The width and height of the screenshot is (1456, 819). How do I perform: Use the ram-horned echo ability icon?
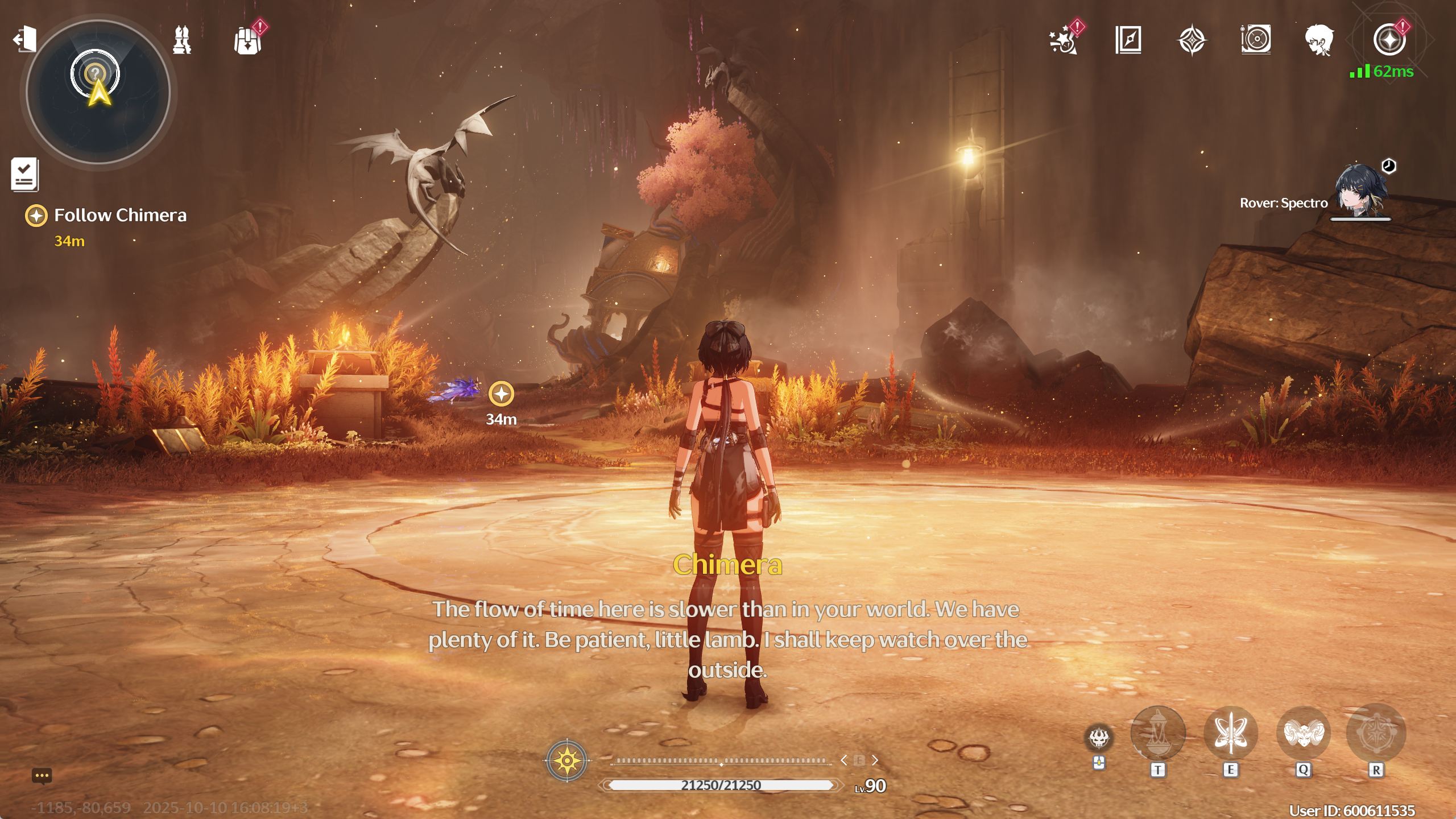pos(1304,733)
